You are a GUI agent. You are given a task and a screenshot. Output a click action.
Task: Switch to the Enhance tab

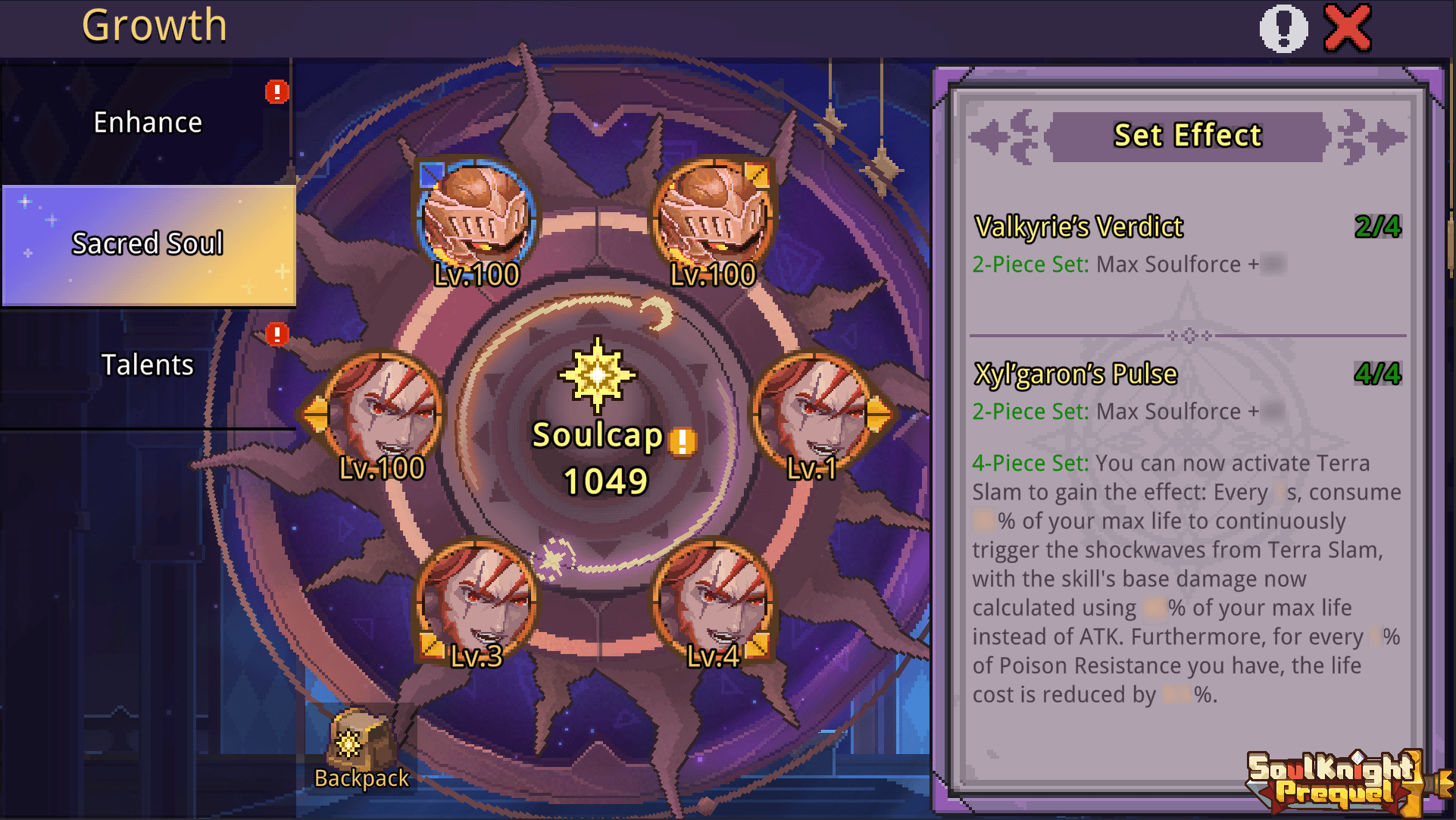[x=148, y=123]
